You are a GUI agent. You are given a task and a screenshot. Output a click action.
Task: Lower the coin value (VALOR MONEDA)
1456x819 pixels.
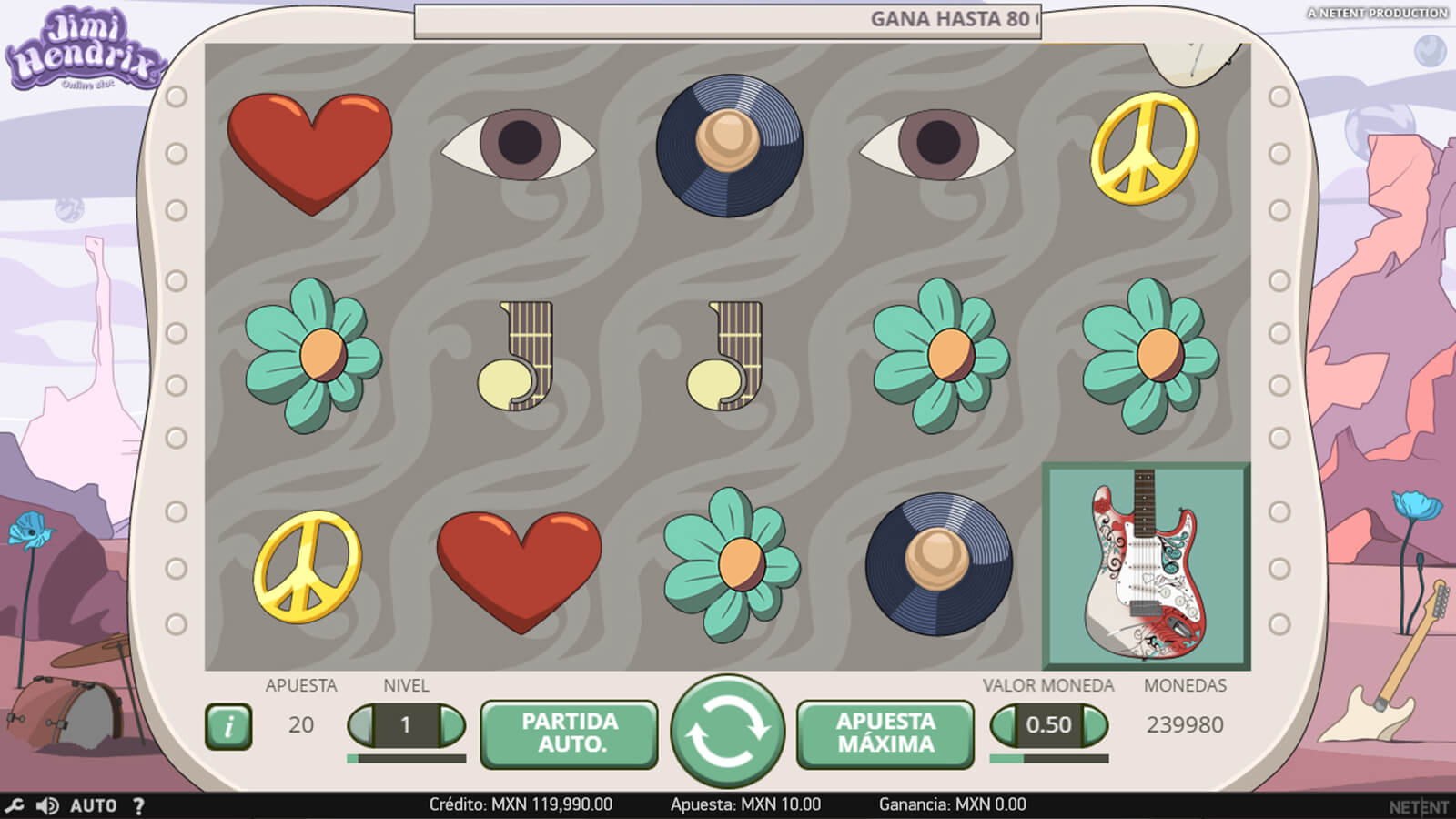pos(1004,725)
